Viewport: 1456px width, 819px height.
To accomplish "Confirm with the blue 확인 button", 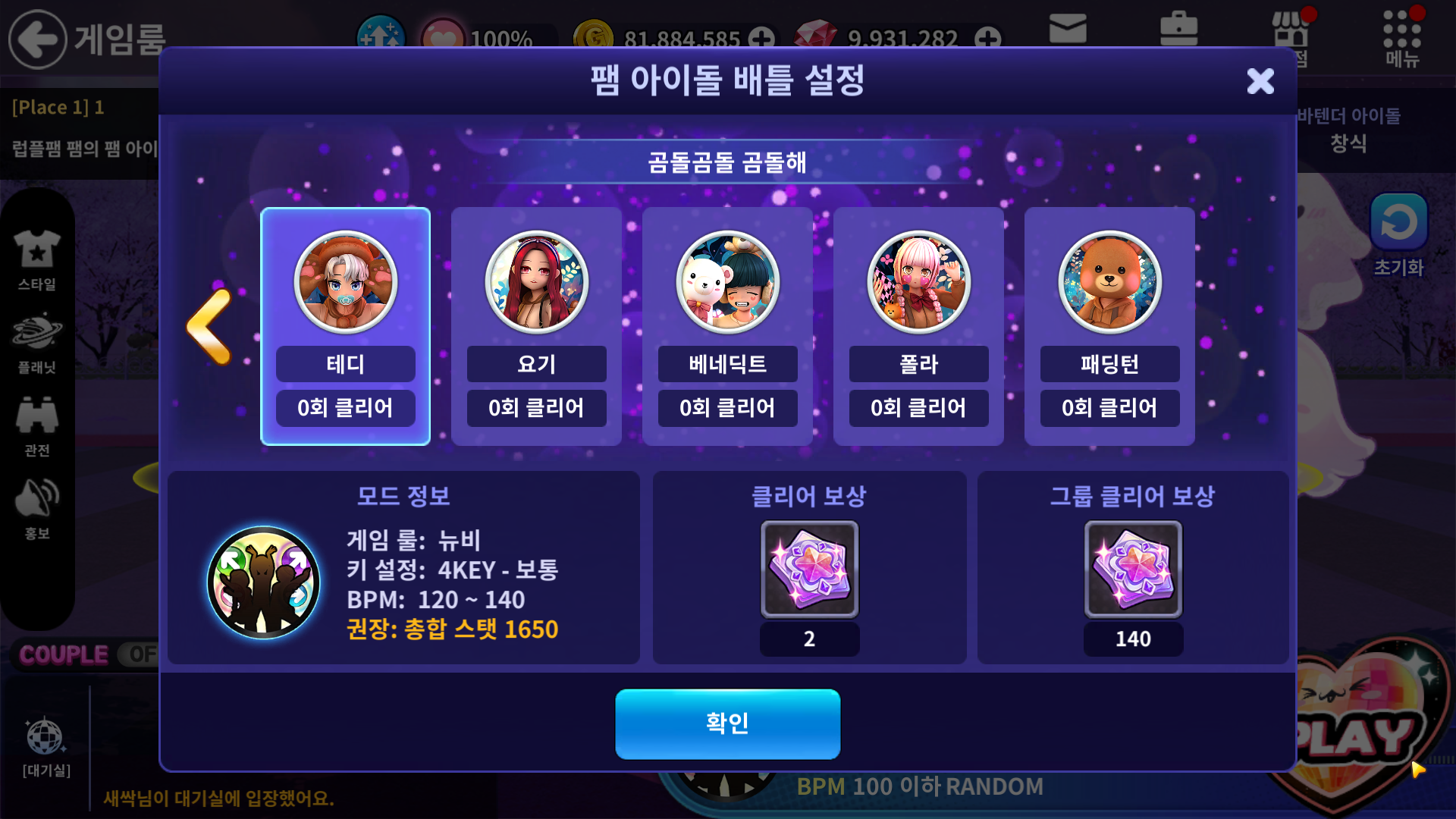I will [x=727, y=723].
